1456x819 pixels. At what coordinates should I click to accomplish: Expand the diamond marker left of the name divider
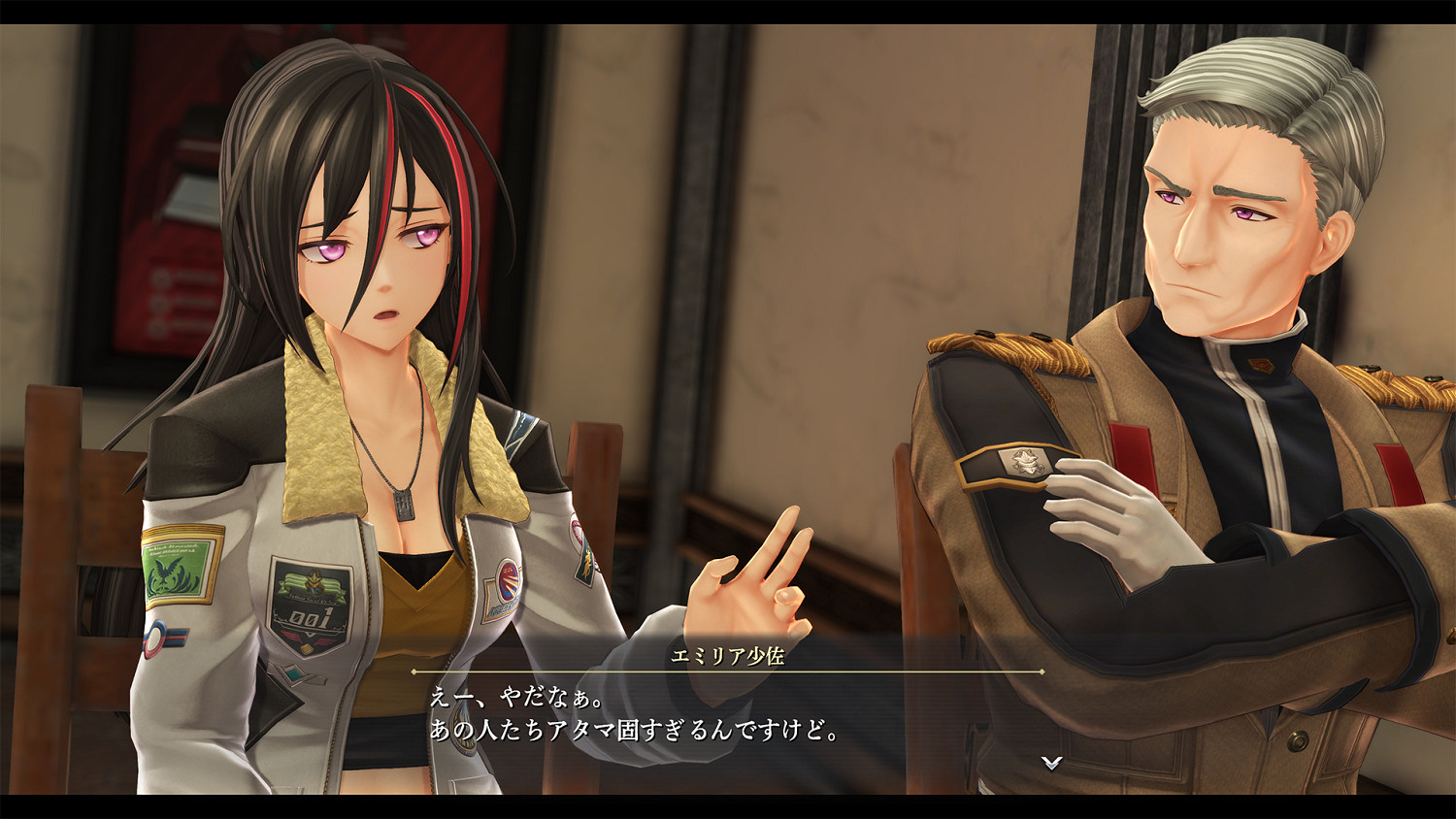pyautogui.click(x=414, y=672)
